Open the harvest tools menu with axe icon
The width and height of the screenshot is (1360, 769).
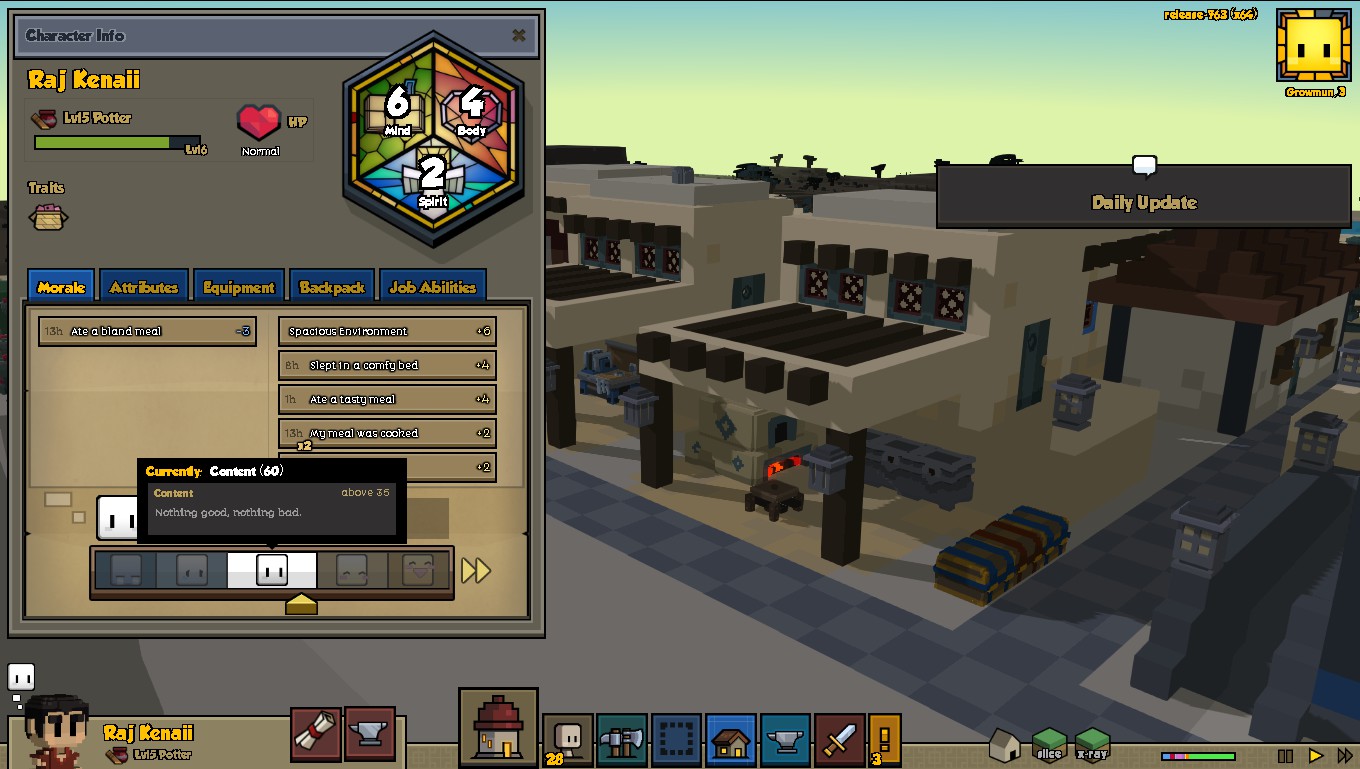click(622, 740)
